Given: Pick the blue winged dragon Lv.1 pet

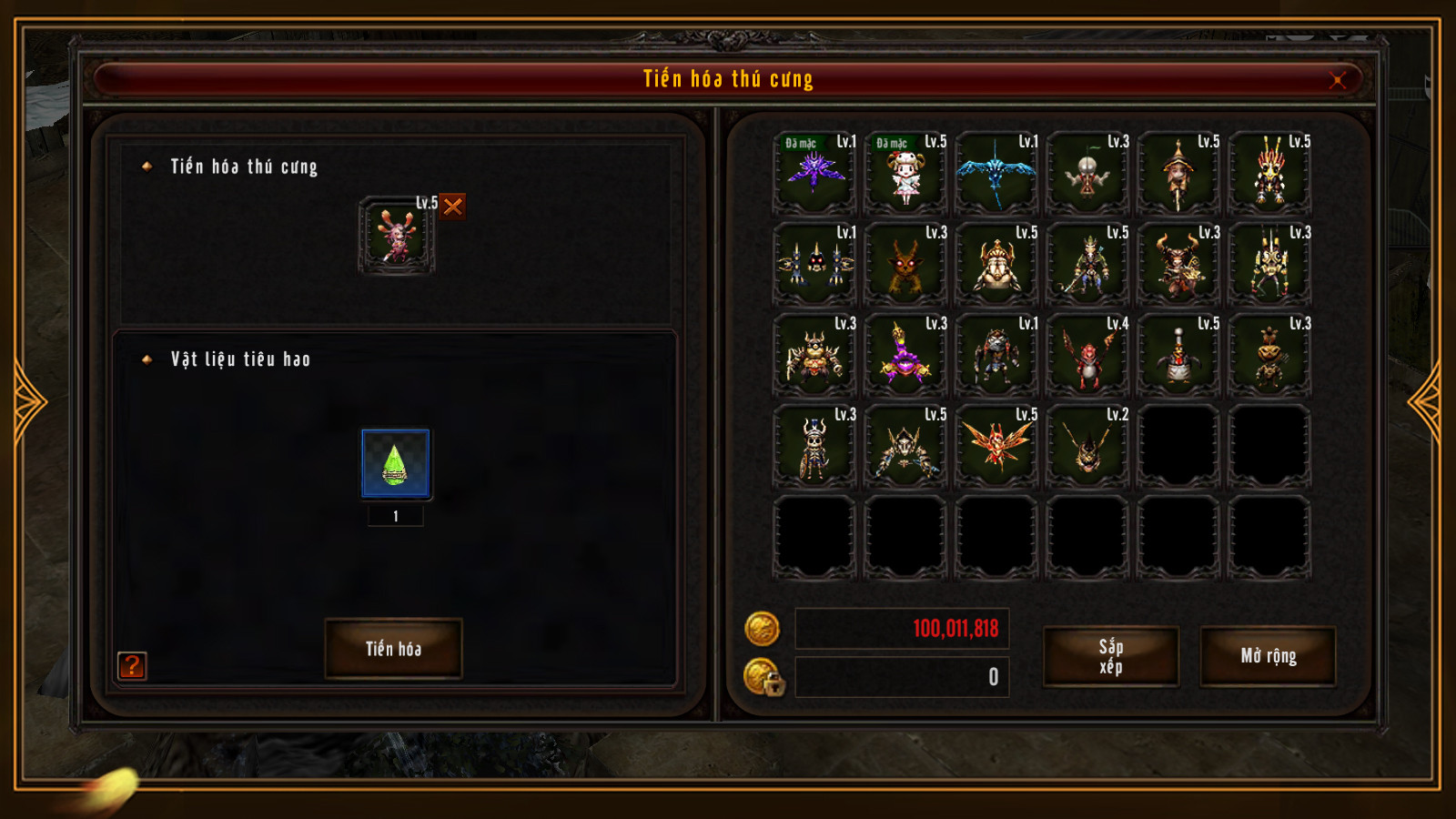Looking at the screenshot, I should (x=996, y=173).
